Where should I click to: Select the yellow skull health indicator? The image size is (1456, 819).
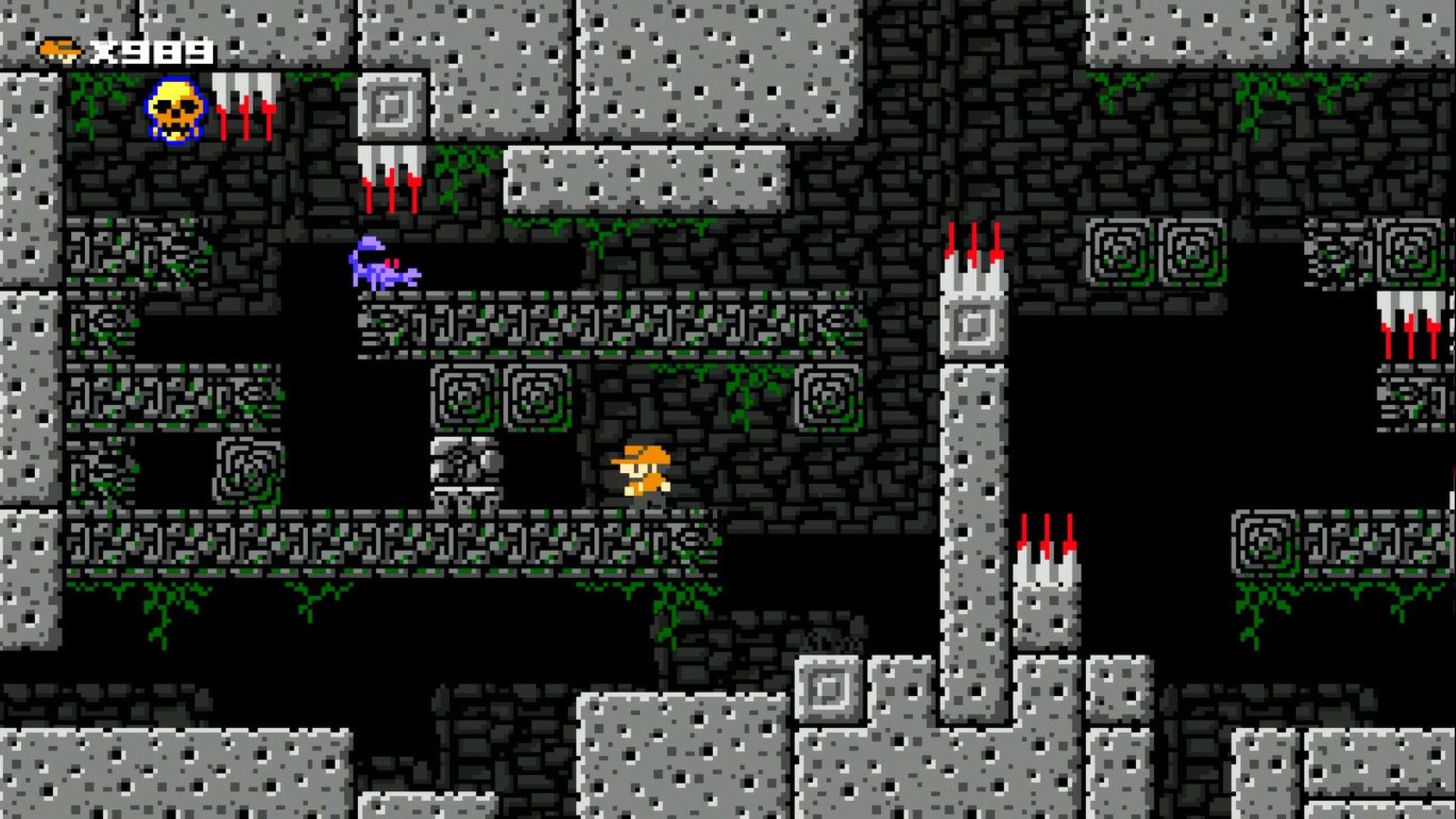173,112
